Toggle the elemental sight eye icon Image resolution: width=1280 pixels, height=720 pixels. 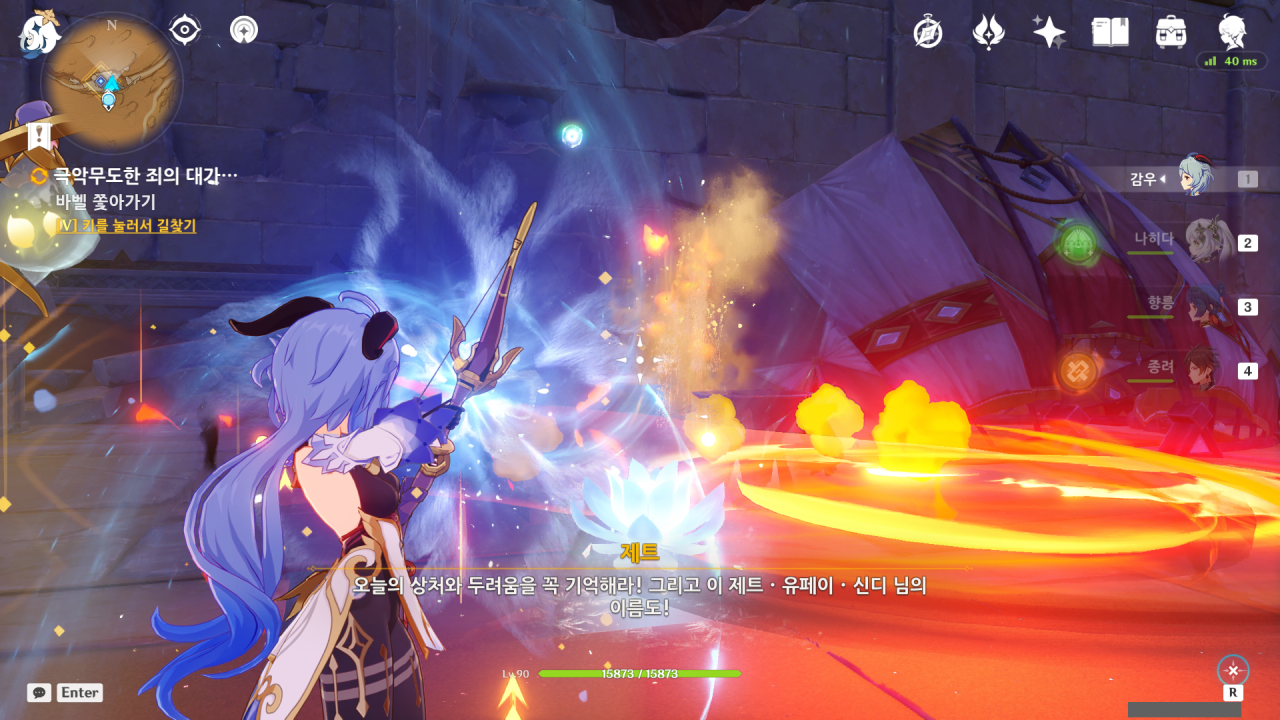pos(185,30)
